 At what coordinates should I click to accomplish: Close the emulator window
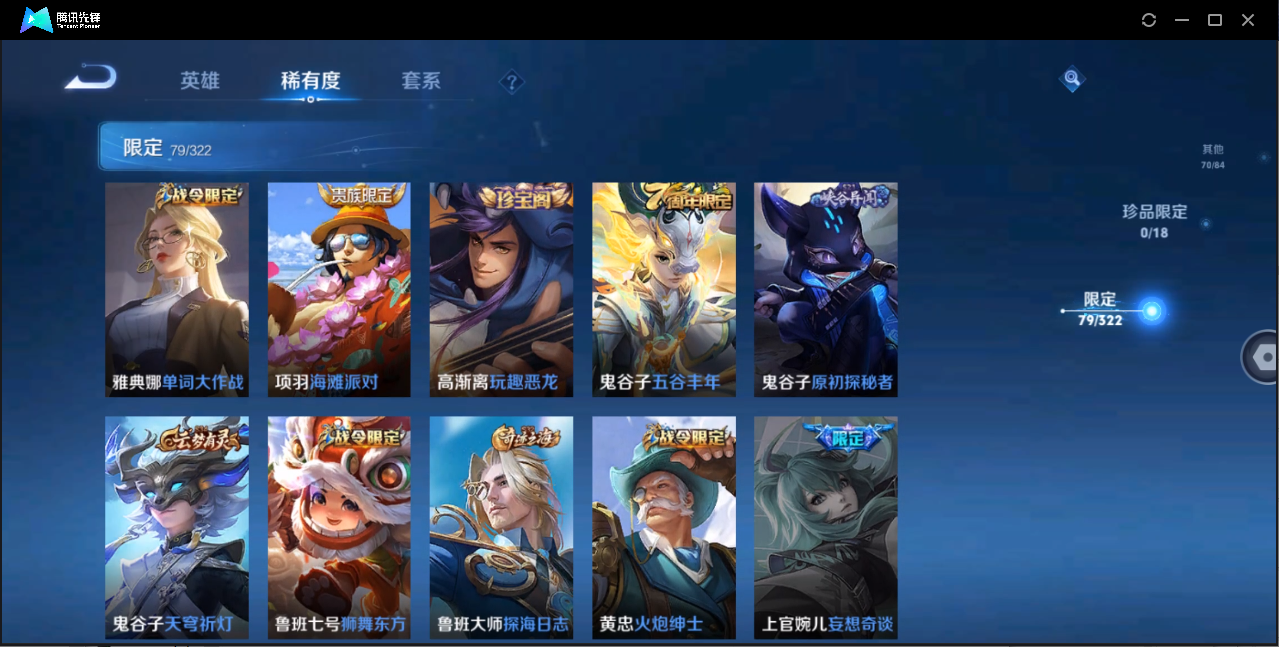pyautogui.click(x=1248, y=20)
